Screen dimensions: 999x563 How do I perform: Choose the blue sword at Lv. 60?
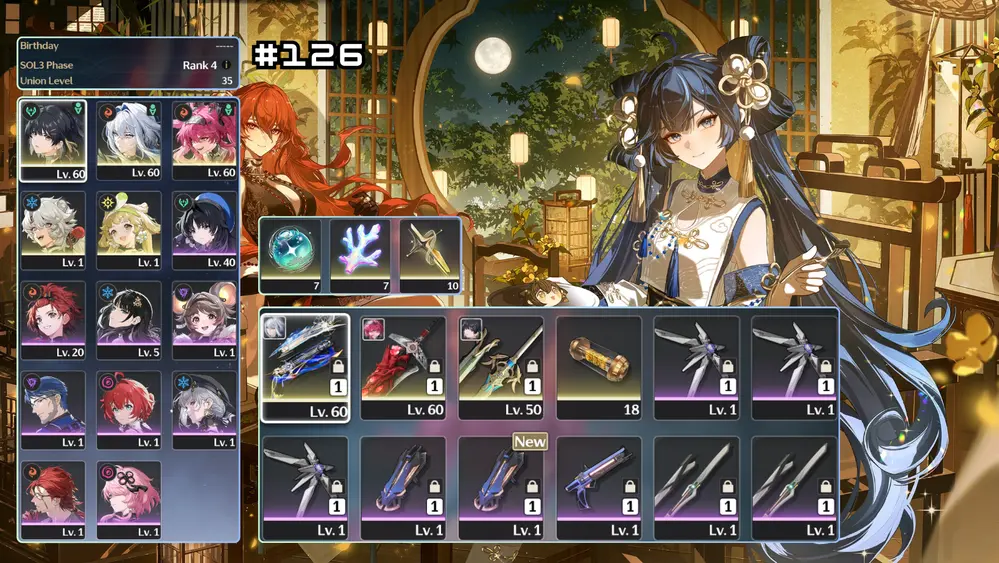point(305,366)
